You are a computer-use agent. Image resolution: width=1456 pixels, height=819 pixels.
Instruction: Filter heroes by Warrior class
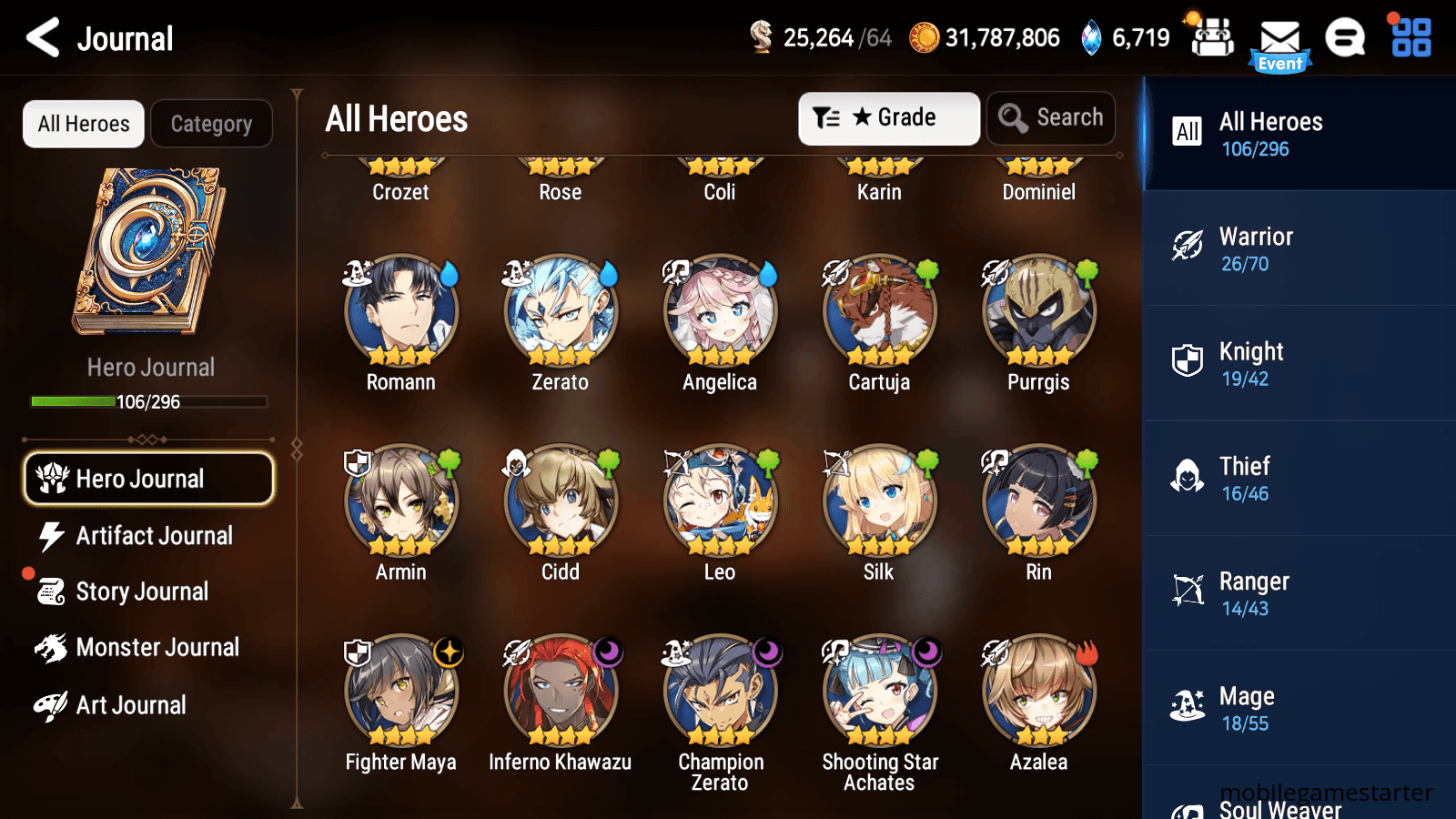1298,249
